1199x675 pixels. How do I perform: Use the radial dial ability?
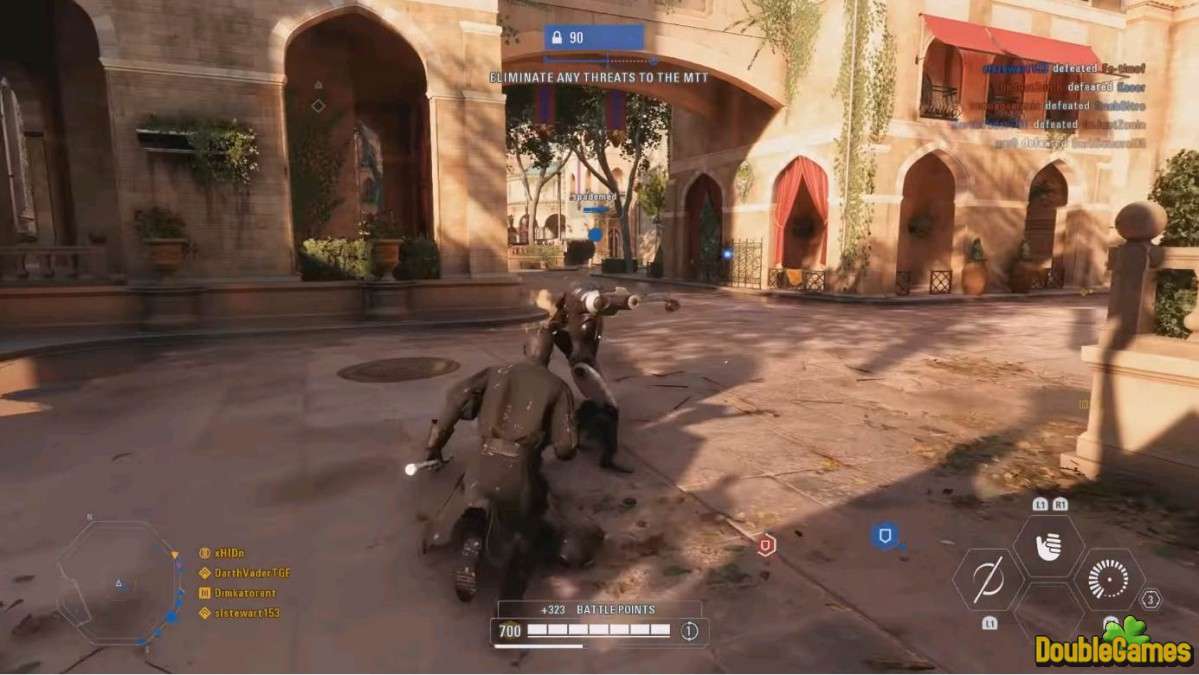point(1108,580)
